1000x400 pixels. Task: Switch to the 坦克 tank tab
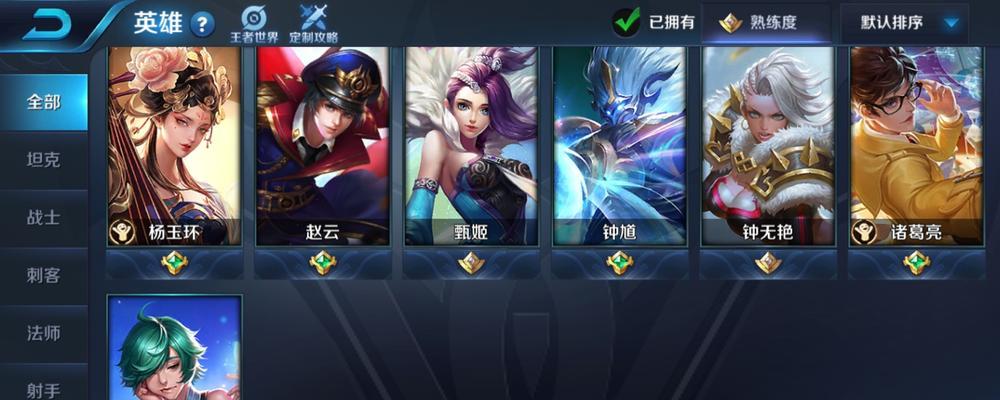tap(44, 159)
